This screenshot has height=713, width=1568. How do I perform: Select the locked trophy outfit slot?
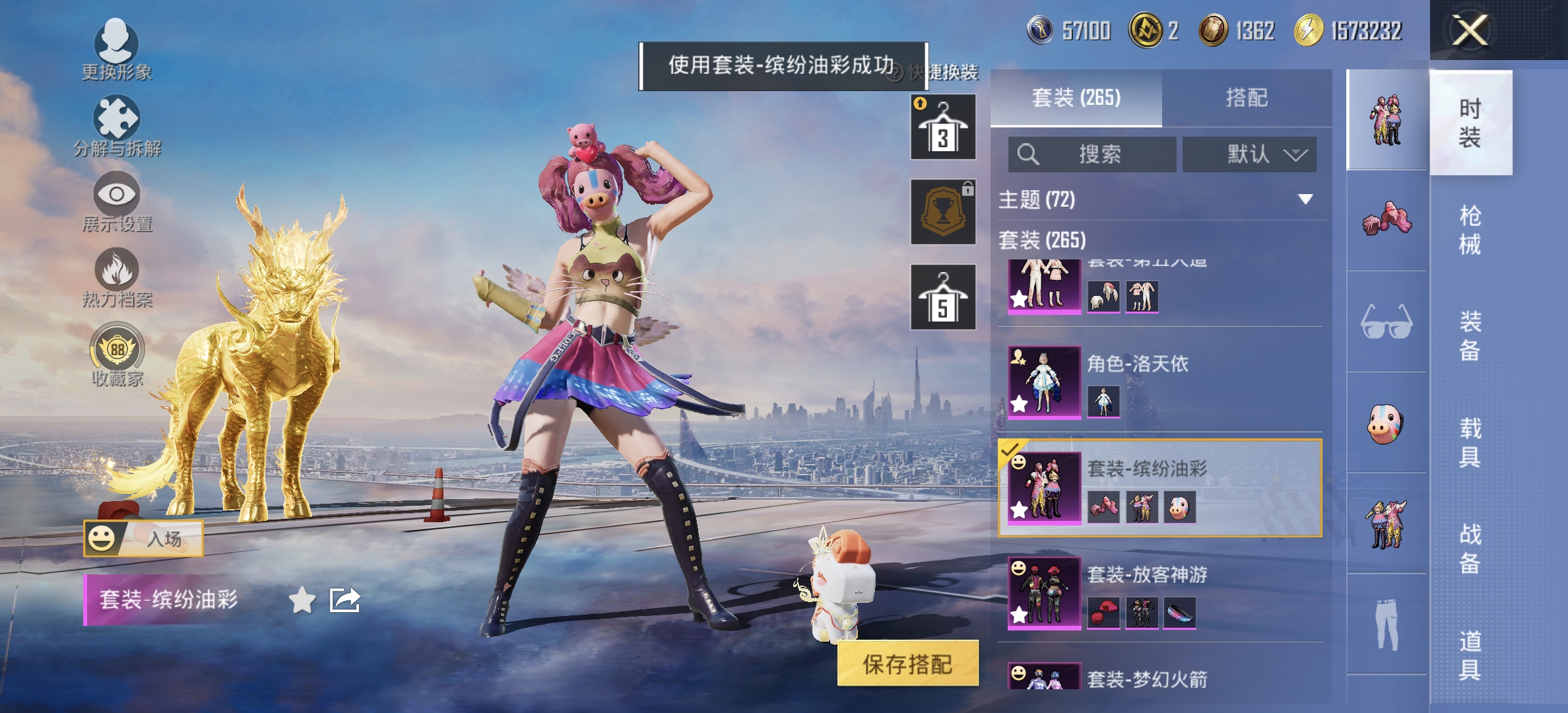[943, 211]
